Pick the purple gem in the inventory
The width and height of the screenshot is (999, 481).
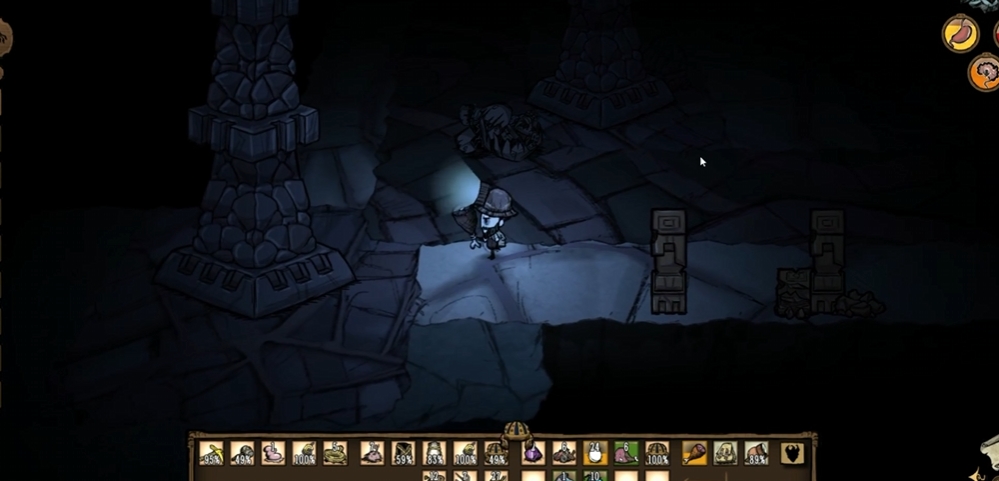pyautogui.click(x=532, y=453)
